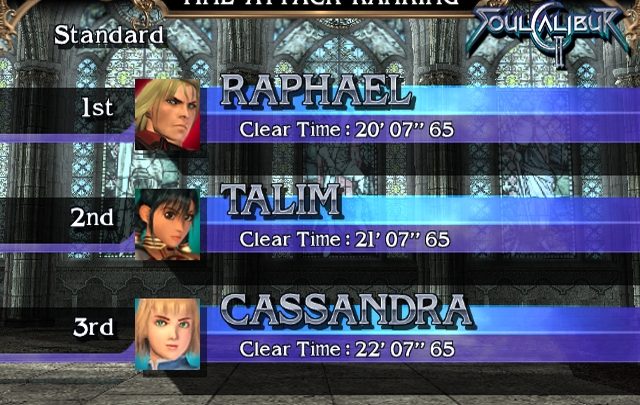Click Talim's character portrait
The image size is (640, 405).
168,224
